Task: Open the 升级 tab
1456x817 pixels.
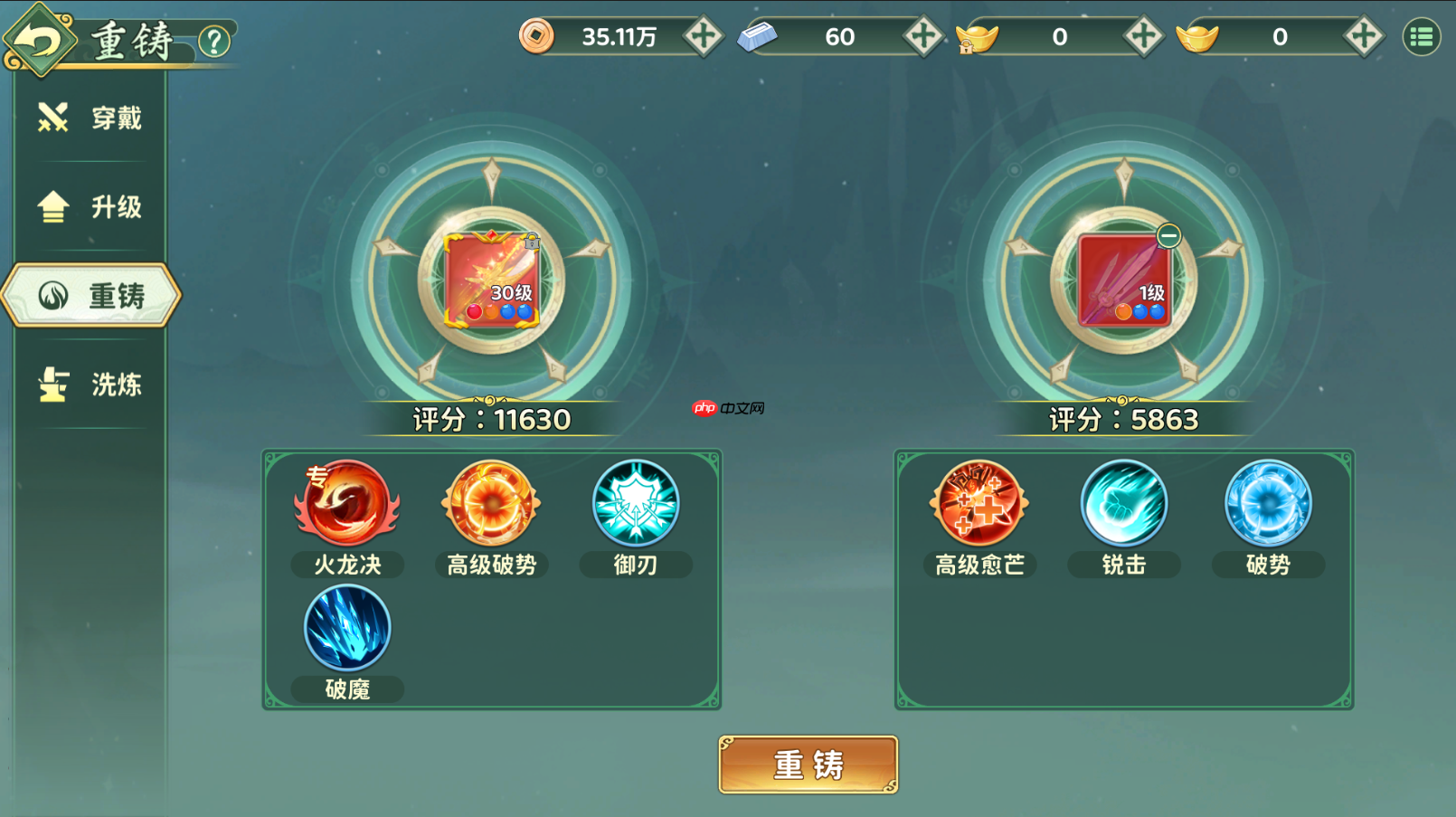Action: tap(90, 206)
